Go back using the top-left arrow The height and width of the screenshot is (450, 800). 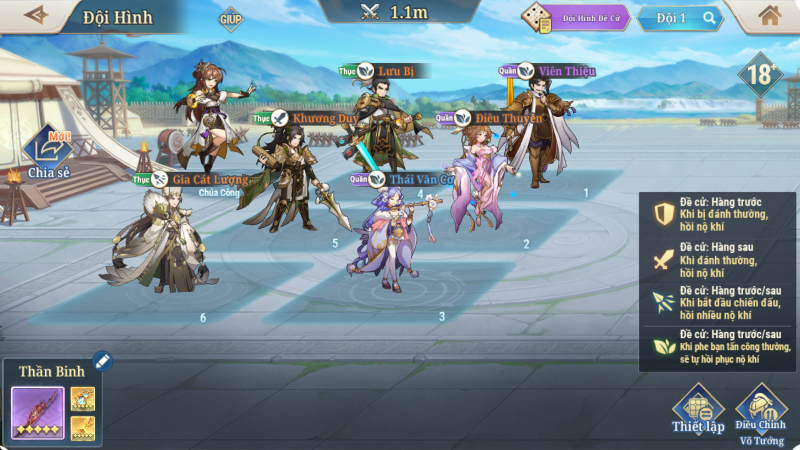point(36,15)
